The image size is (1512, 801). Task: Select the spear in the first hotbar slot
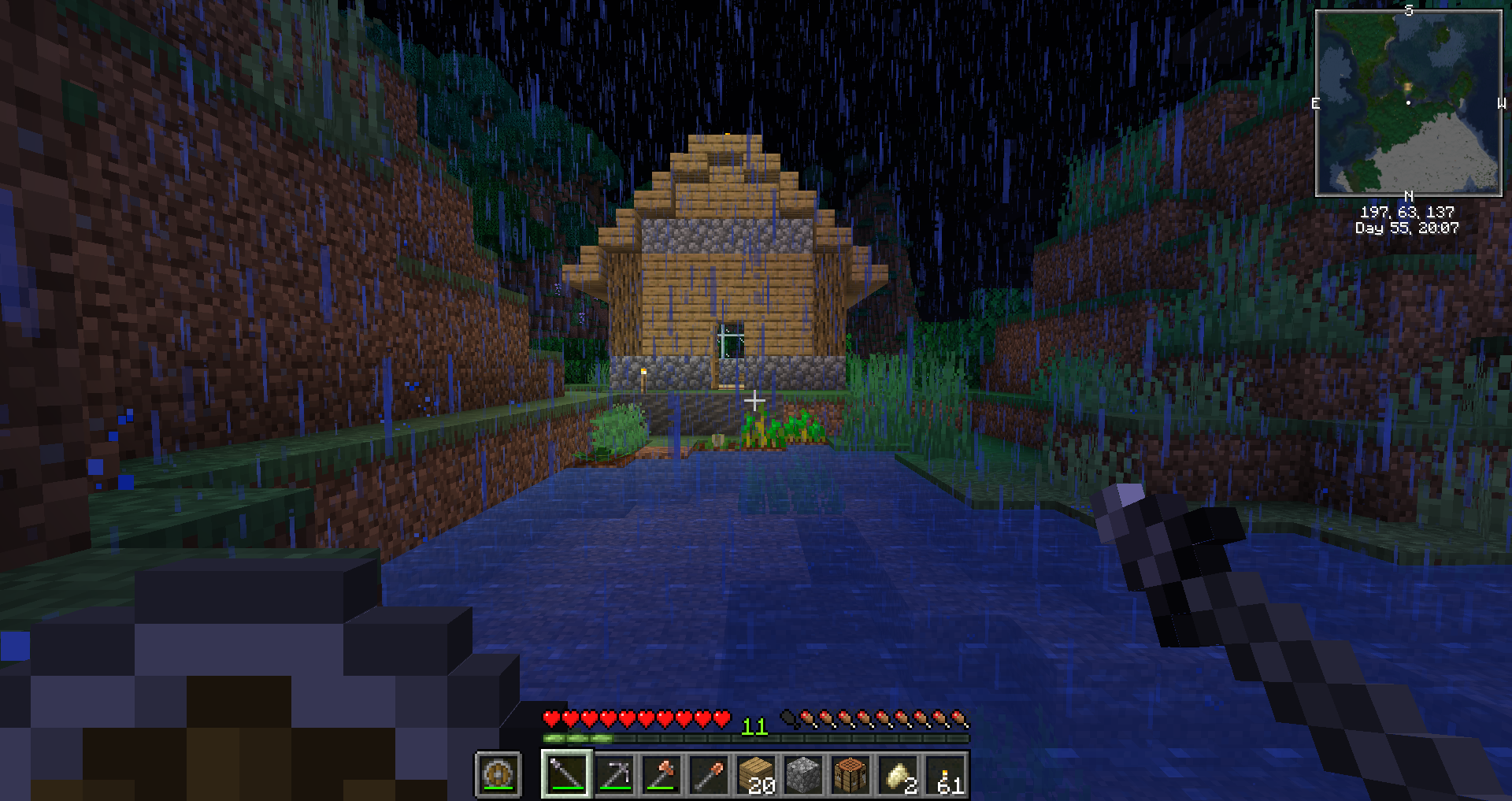(566, 774)
